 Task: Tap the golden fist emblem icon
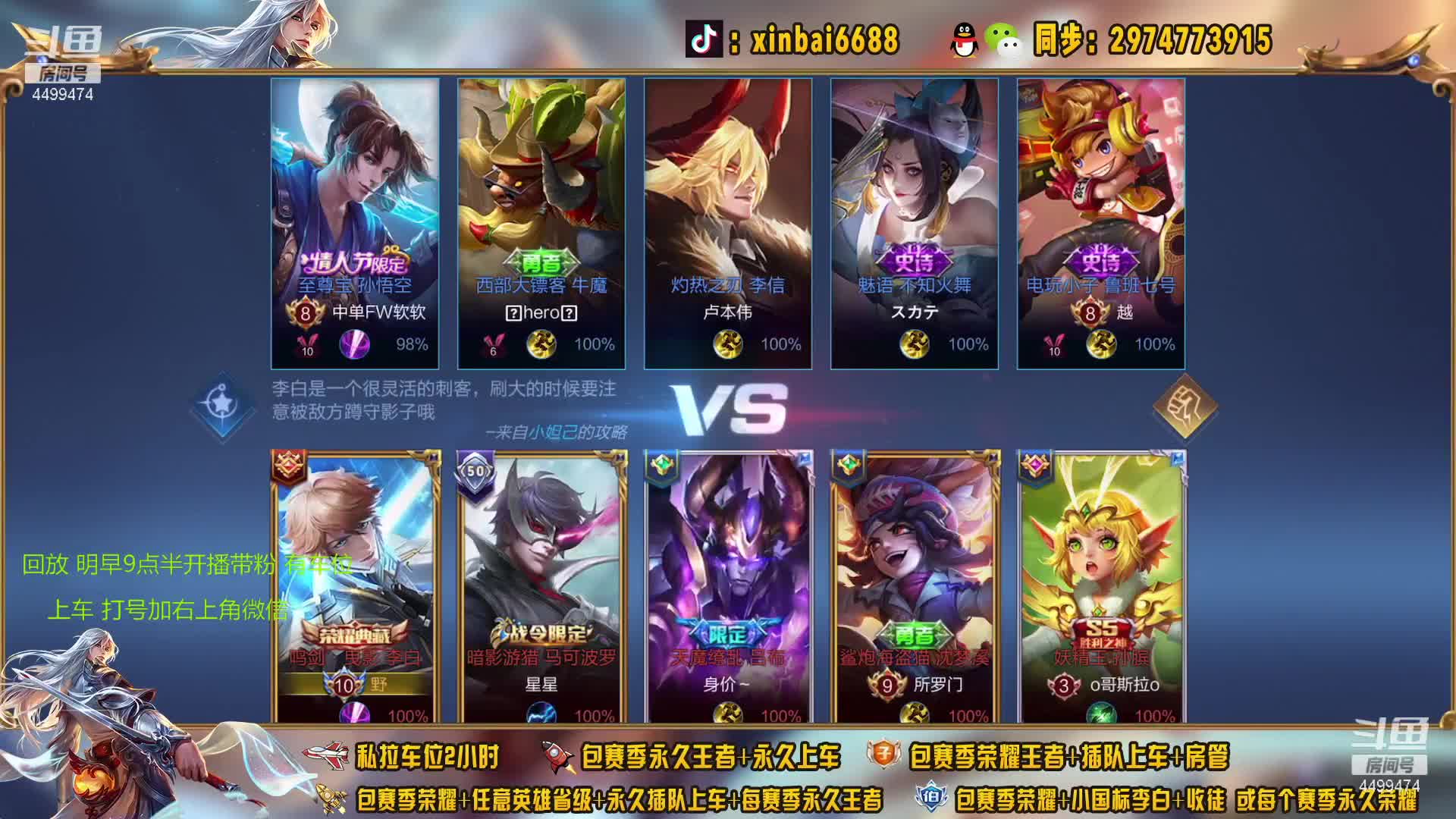(x=1184, y=407)
